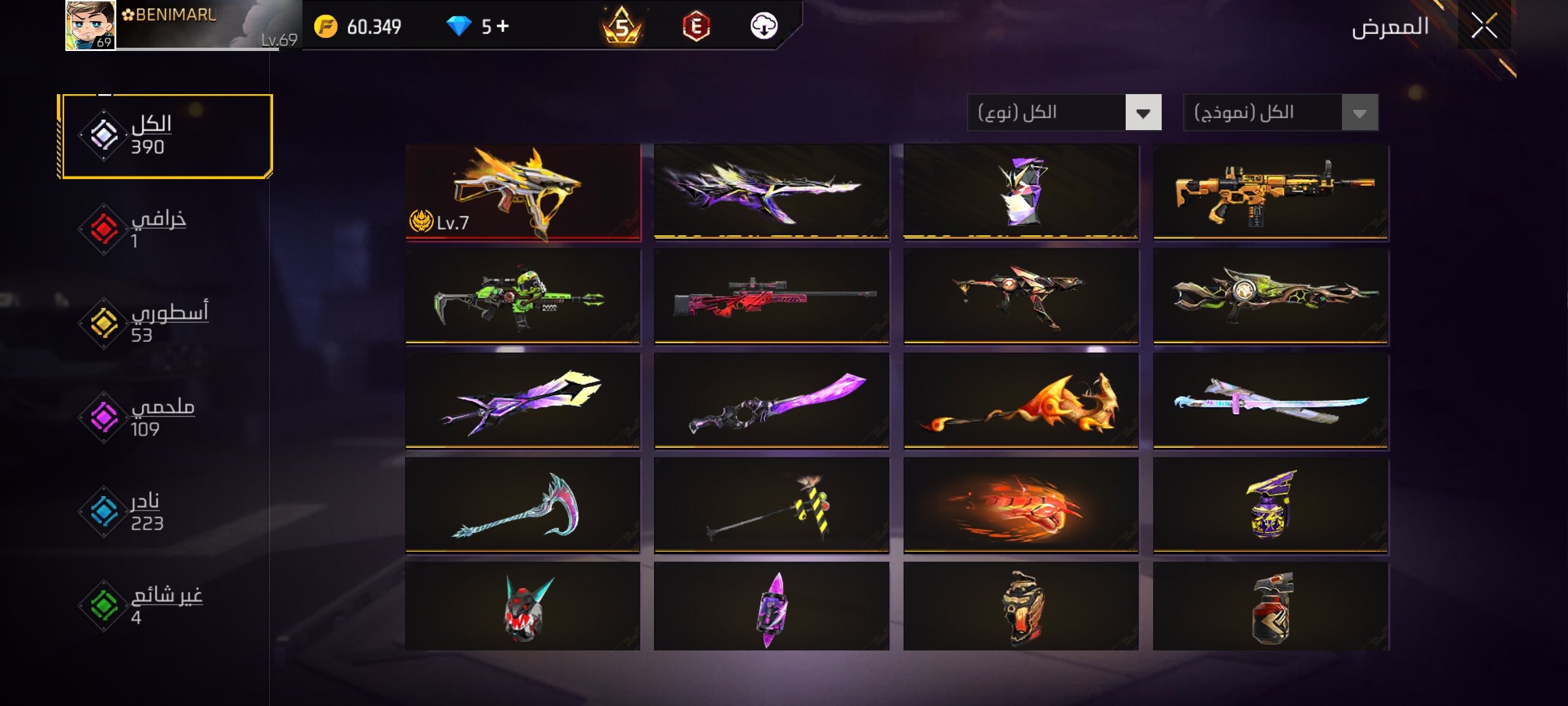The image size is (1568, 706).
Task: Open the model filter dropdown
Action: click(x=1359, y=113)
